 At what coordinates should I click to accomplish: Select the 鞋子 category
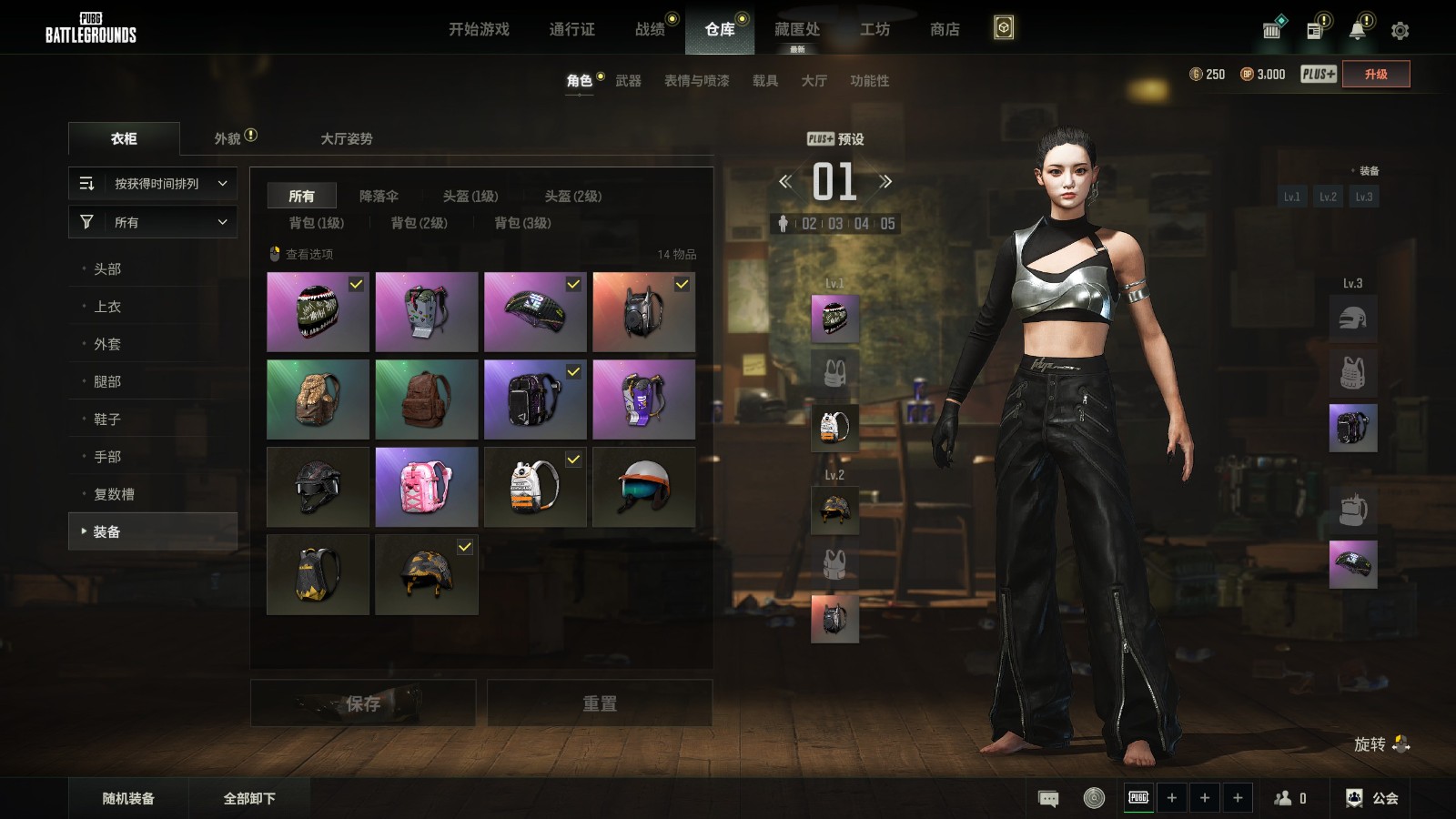coord(107,420)
